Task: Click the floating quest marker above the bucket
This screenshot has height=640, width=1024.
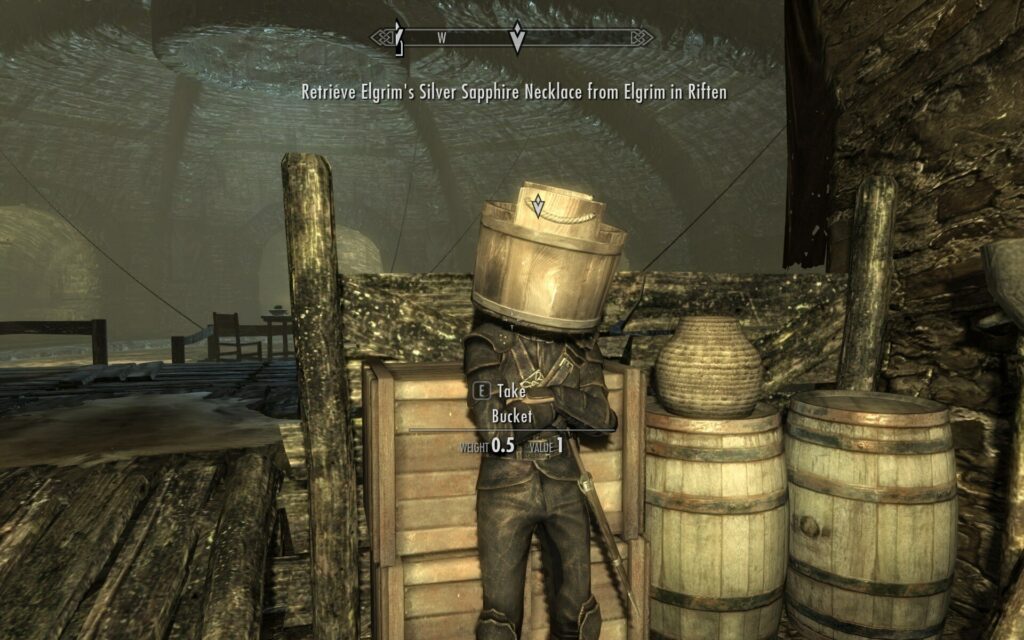Action: point(538,205)
